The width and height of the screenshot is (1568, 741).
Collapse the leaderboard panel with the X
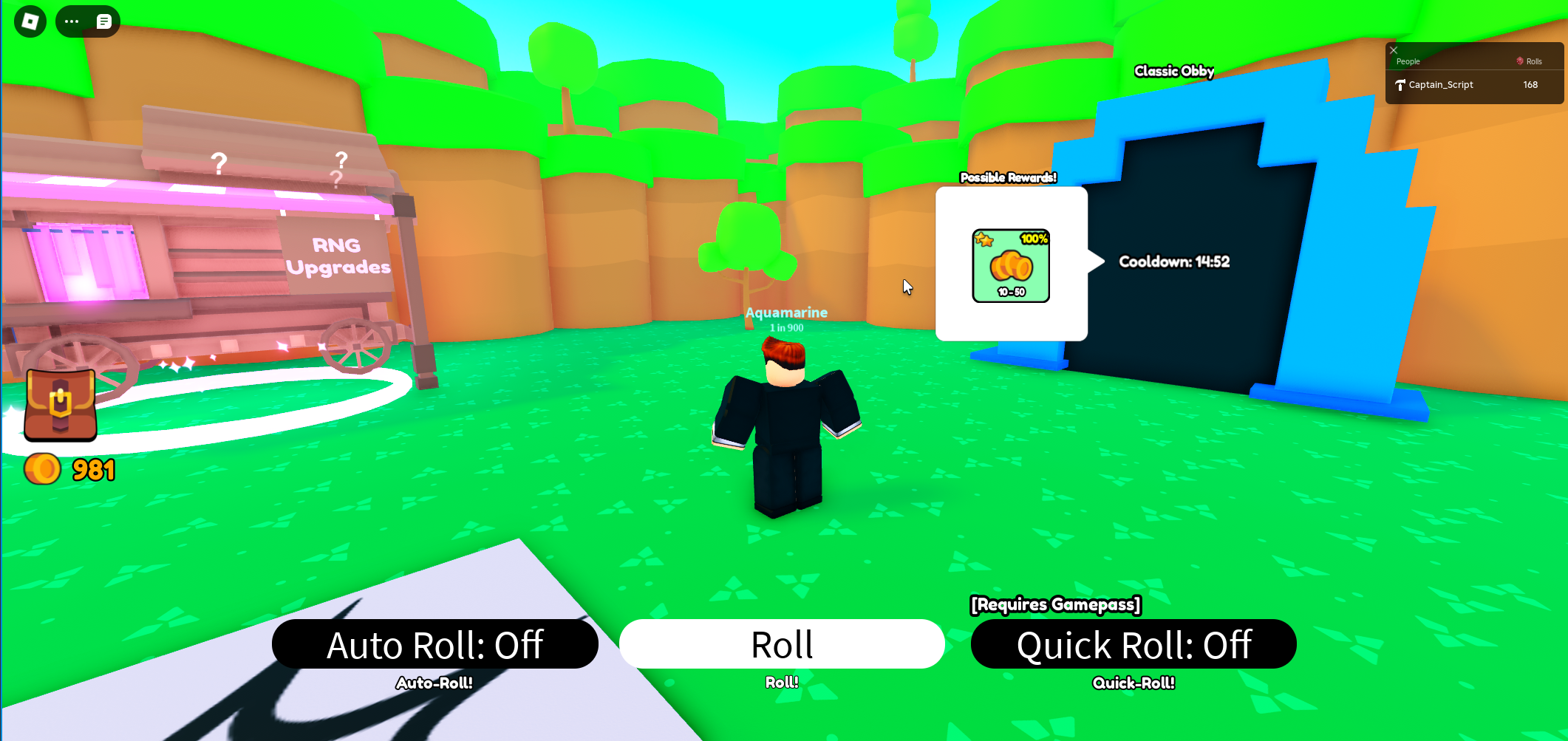tap(1394, 50)
